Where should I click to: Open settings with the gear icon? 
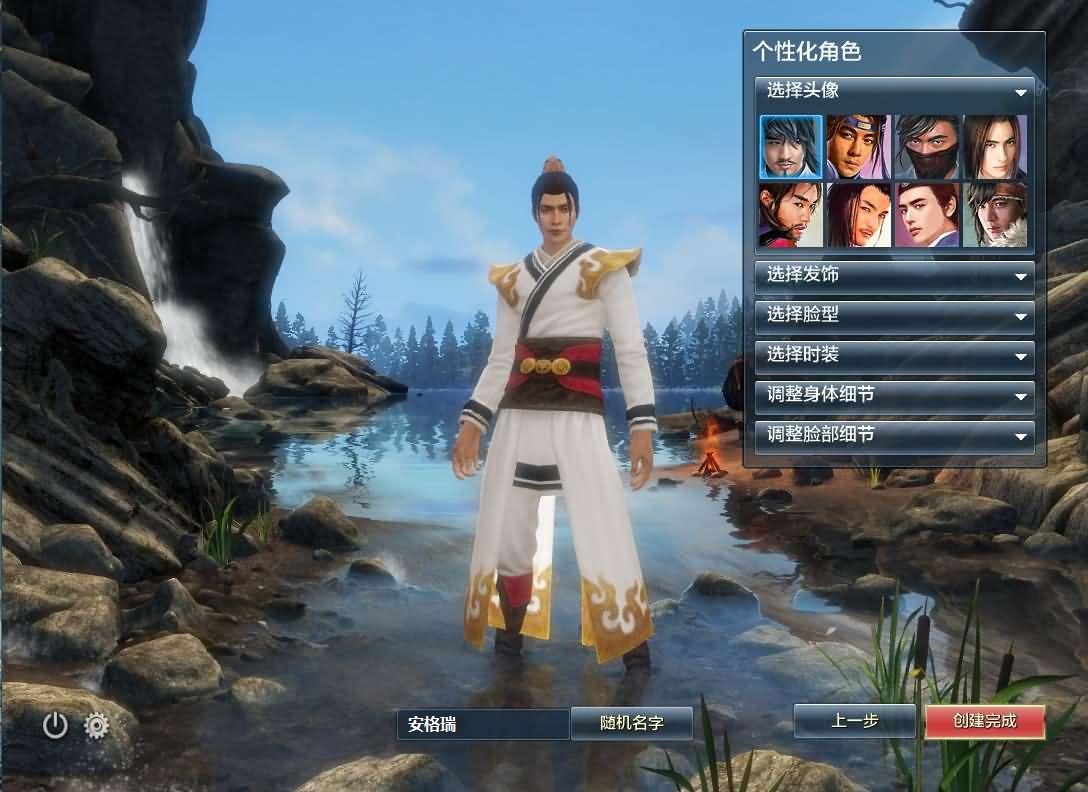click(x=97, y=725)
